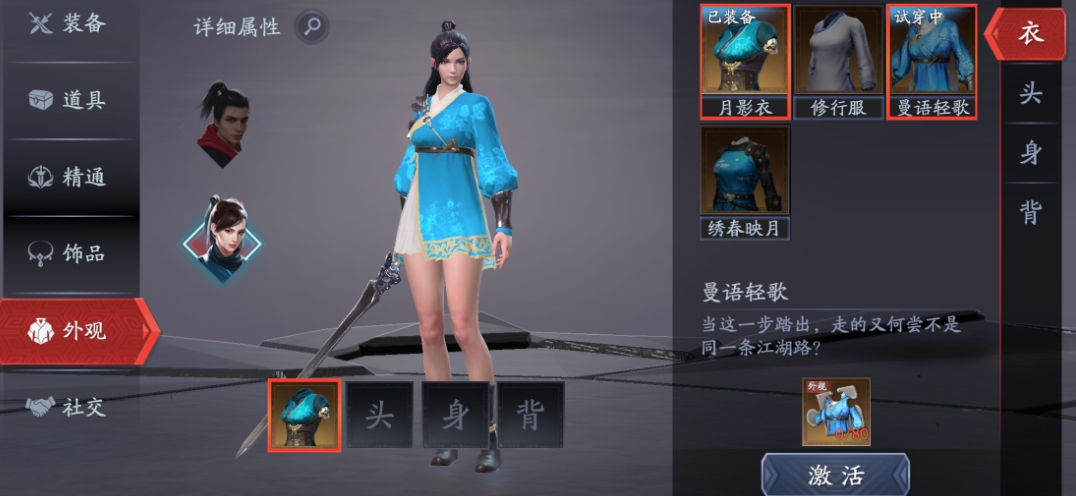Choose the female character portrait
The image size is (1076, 496).
pos(222,238)
